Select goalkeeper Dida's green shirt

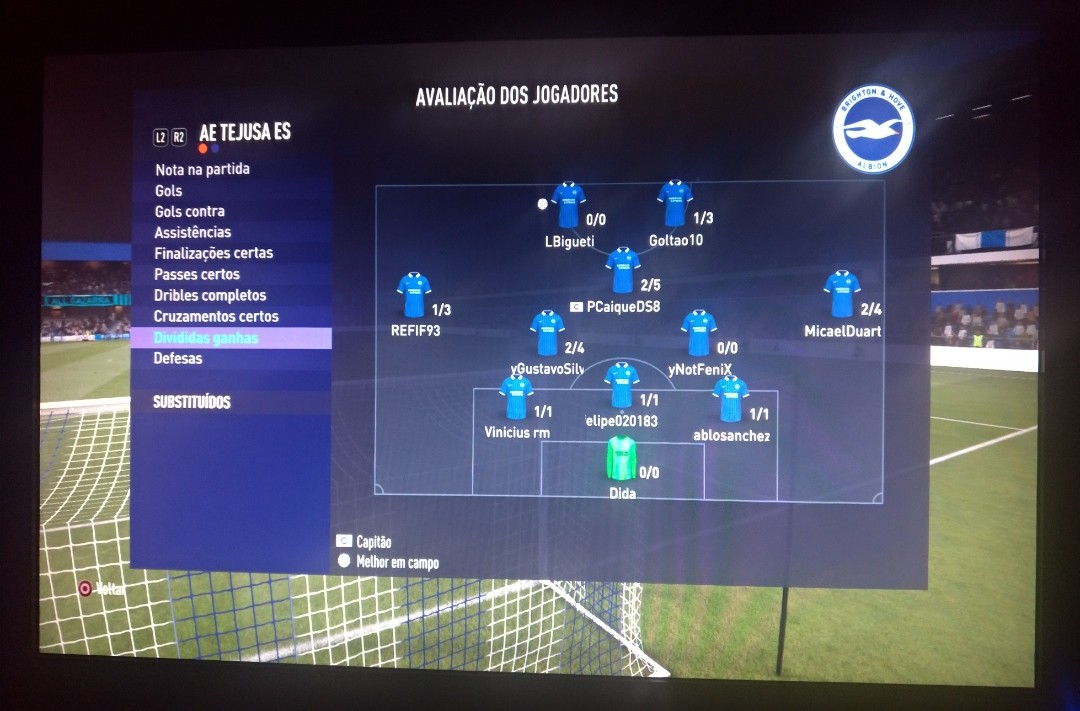tap(621, 459)
